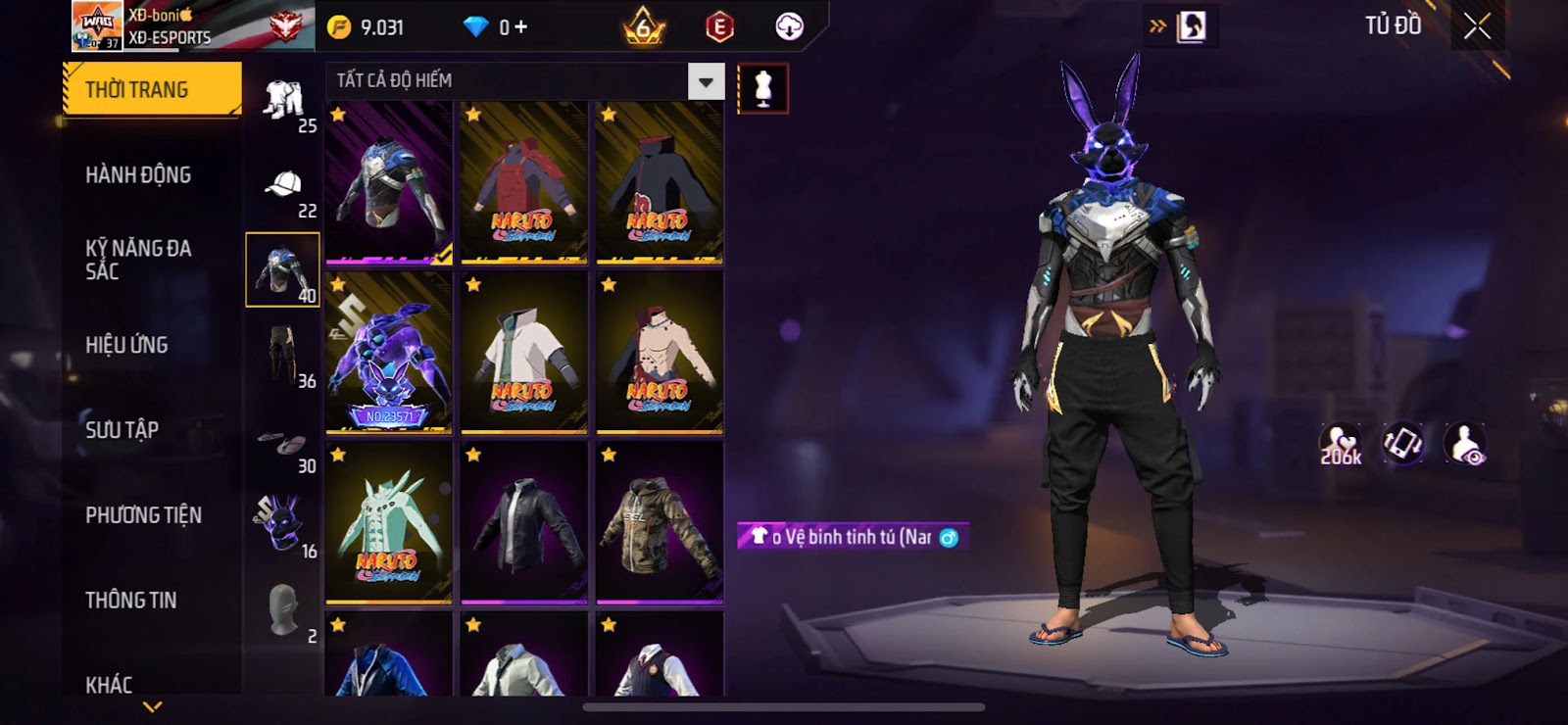Close the Tủ Đồ wardrobe screen

tap(1477, 26)
